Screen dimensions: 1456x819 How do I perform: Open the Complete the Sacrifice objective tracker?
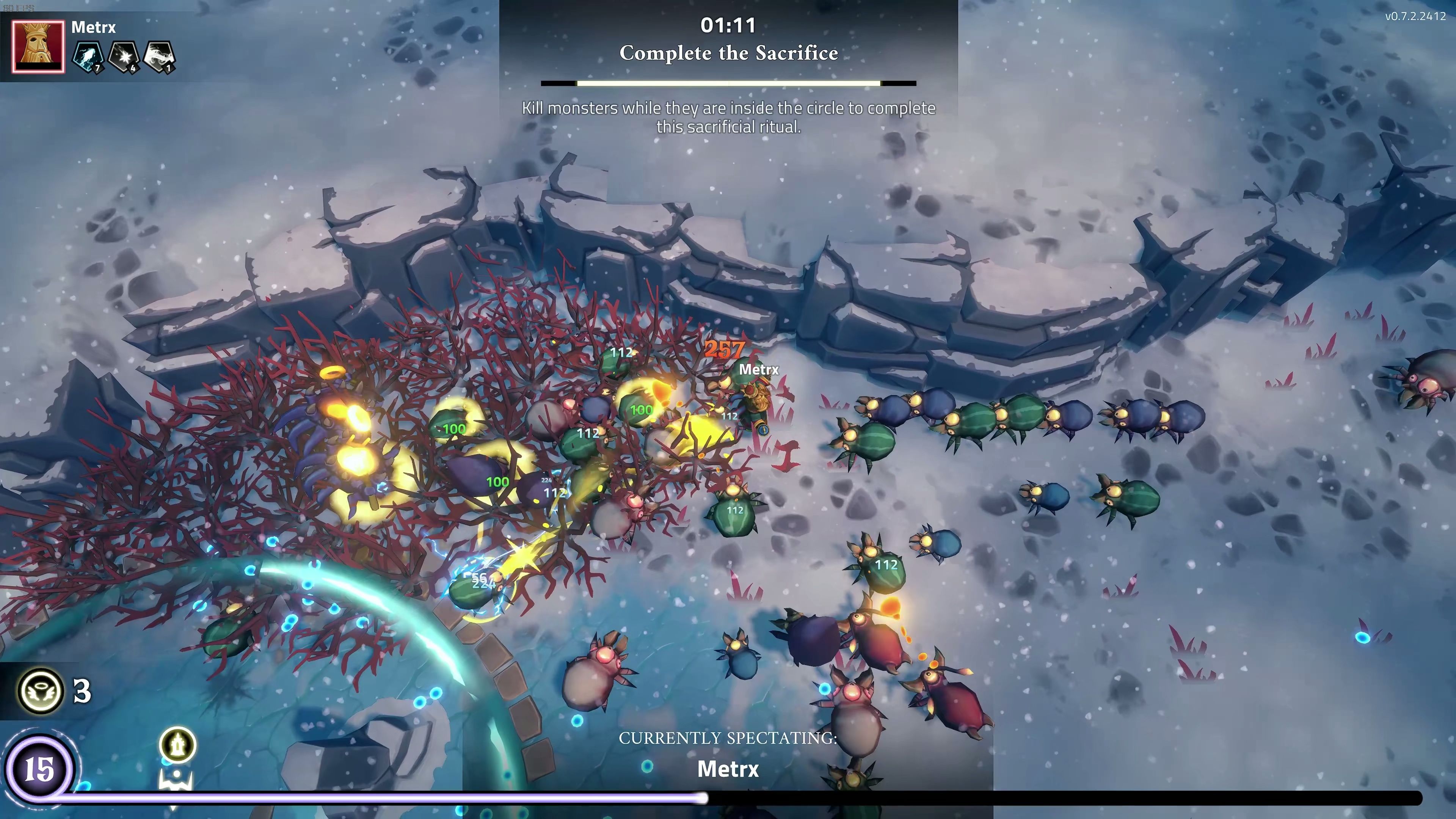(728, 53)
